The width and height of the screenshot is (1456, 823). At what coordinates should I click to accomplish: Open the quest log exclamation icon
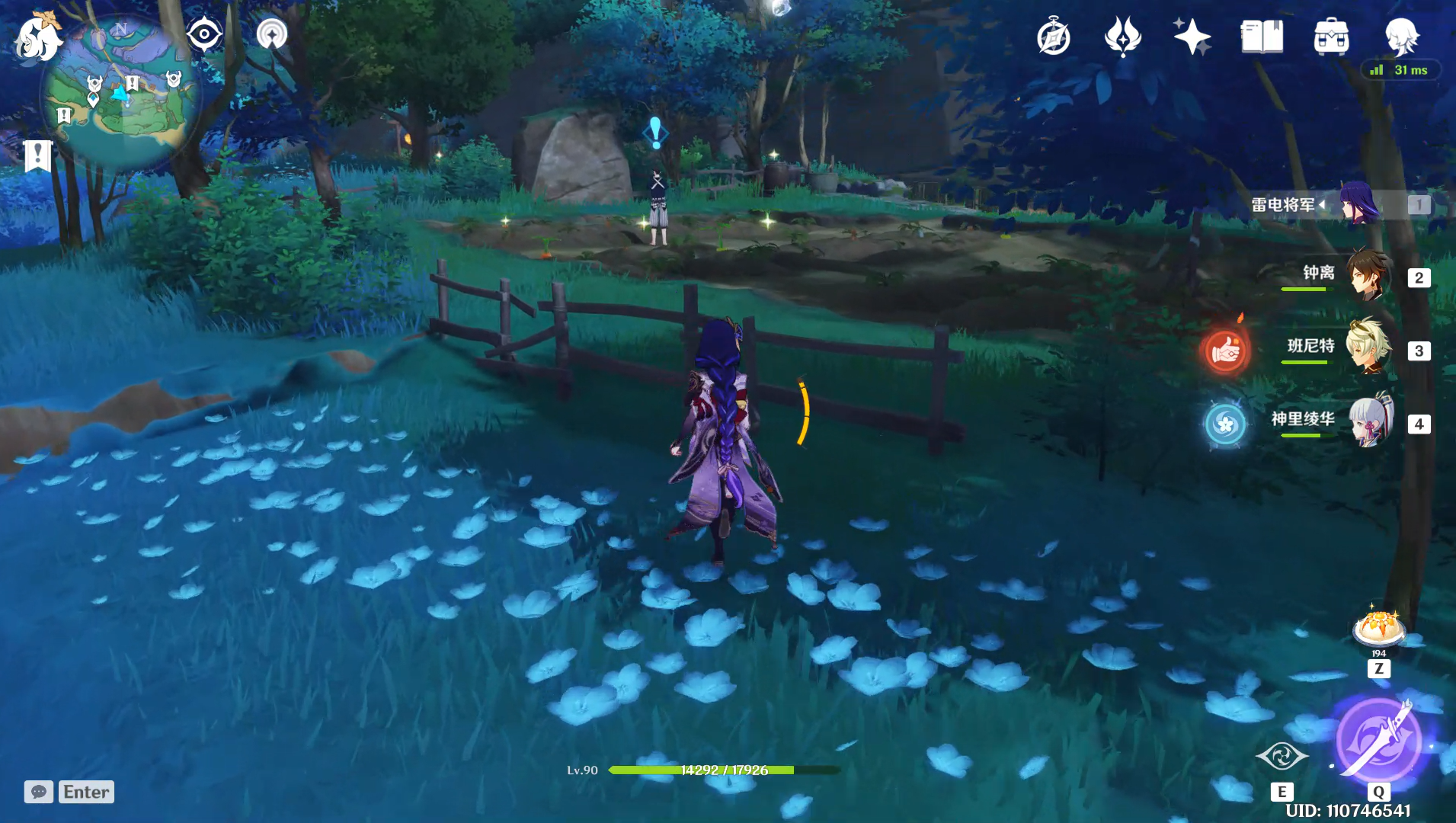(x=37, y=155)
